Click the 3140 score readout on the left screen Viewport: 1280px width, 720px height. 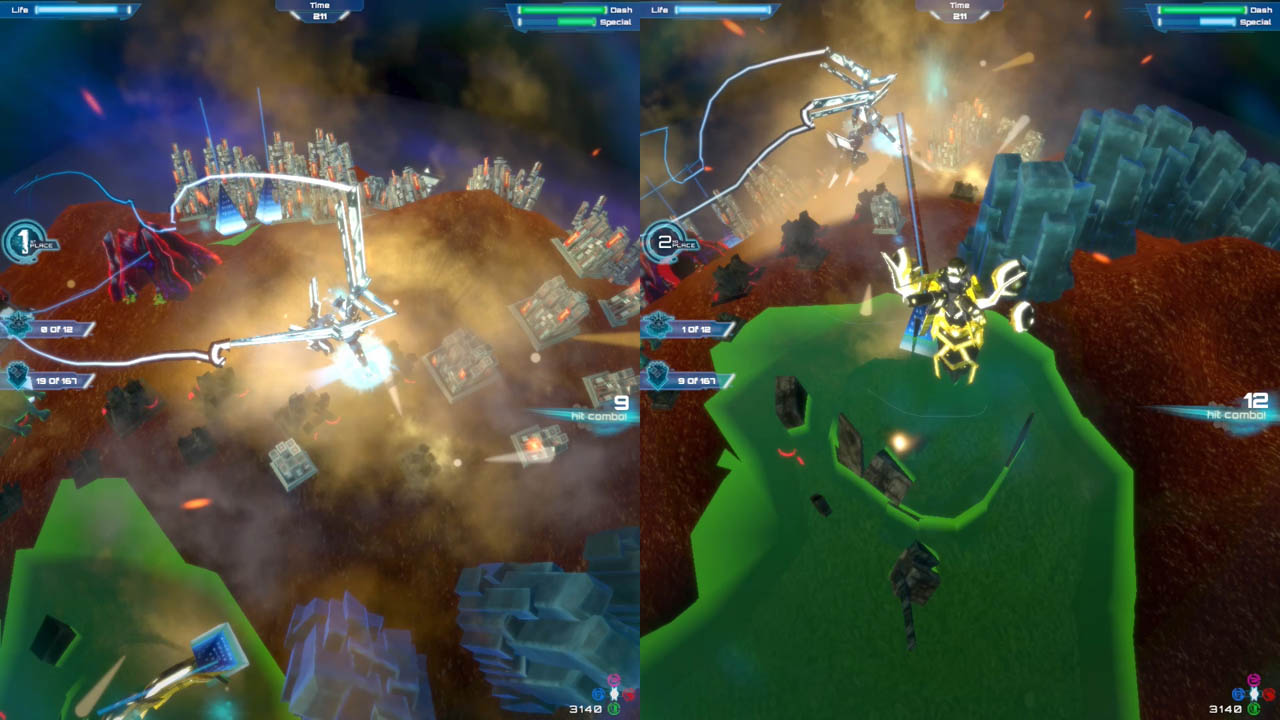tap(586, 708)
